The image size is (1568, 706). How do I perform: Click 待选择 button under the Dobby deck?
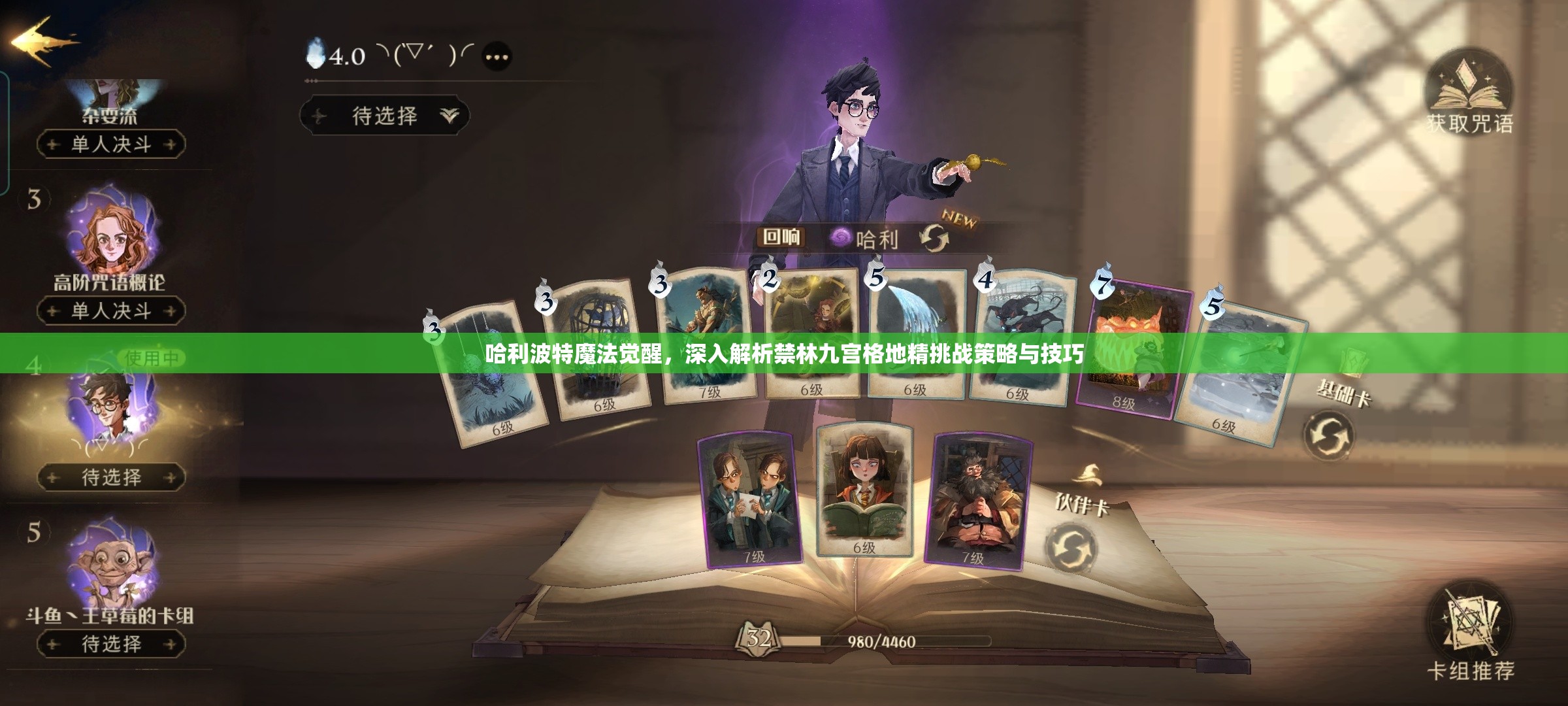[111, 644]
